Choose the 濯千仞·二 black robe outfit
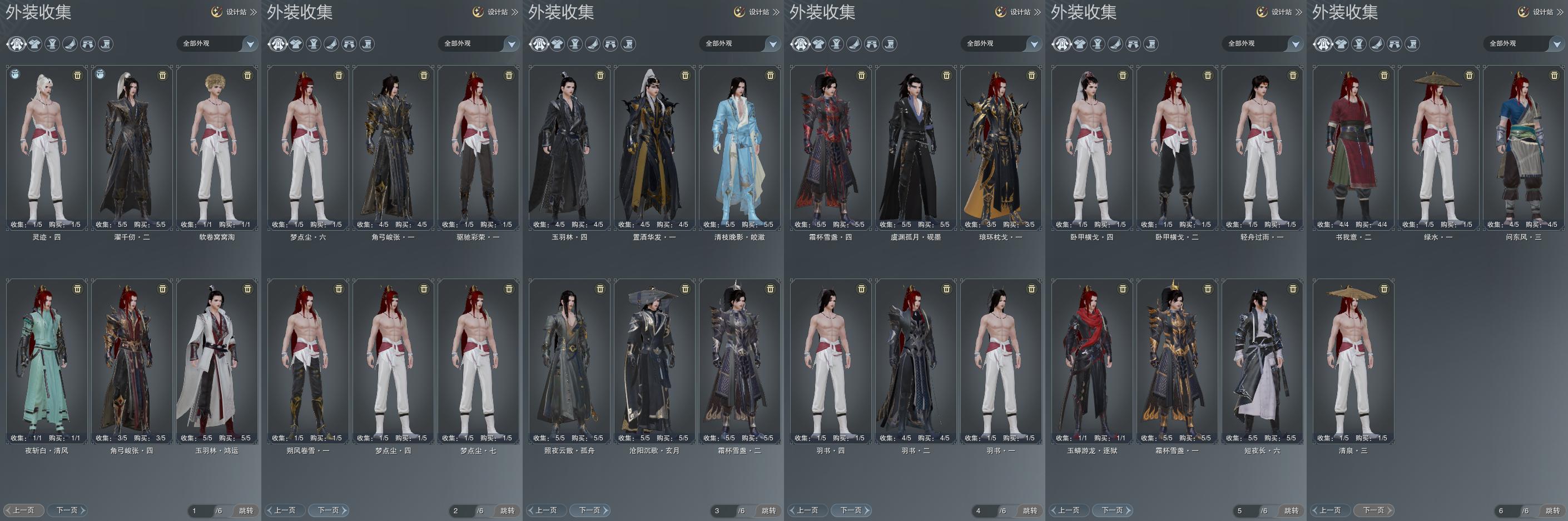 pyautogui.click(x=131, y=146)
